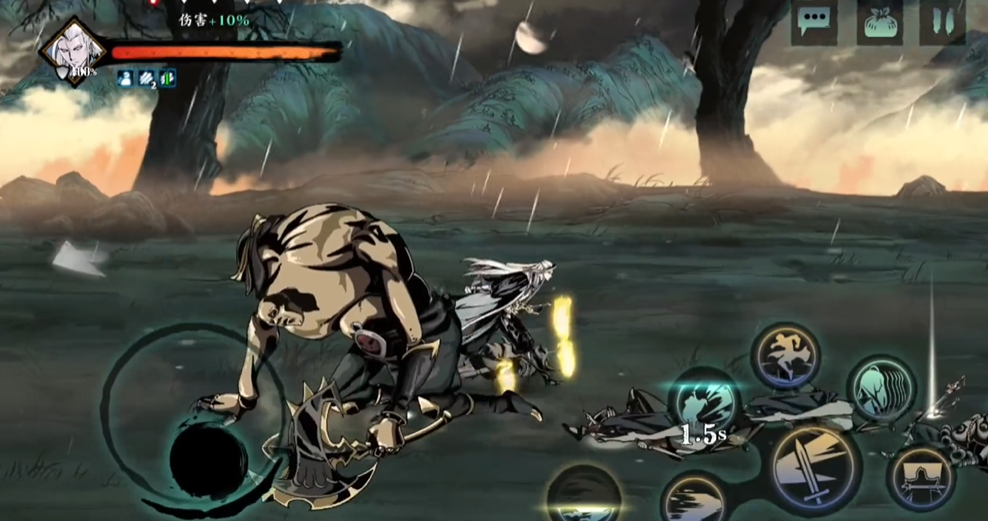The height and width of the screenshot is (521, 988).
Task: Open the bag pouch inventory
Action: (x=879, y=22)
